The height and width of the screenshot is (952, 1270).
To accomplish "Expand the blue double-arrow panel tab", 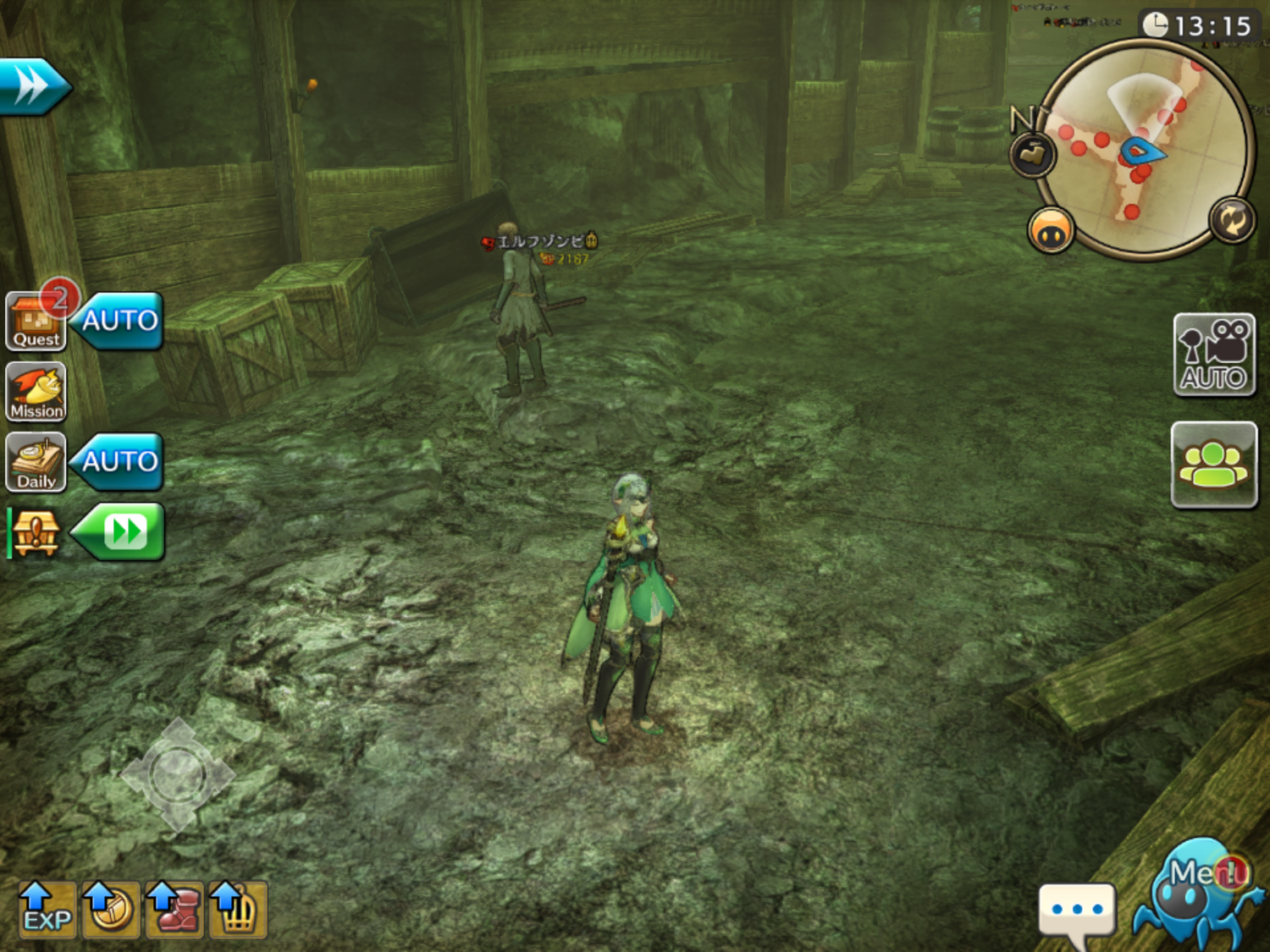I will tap(32, 85).
